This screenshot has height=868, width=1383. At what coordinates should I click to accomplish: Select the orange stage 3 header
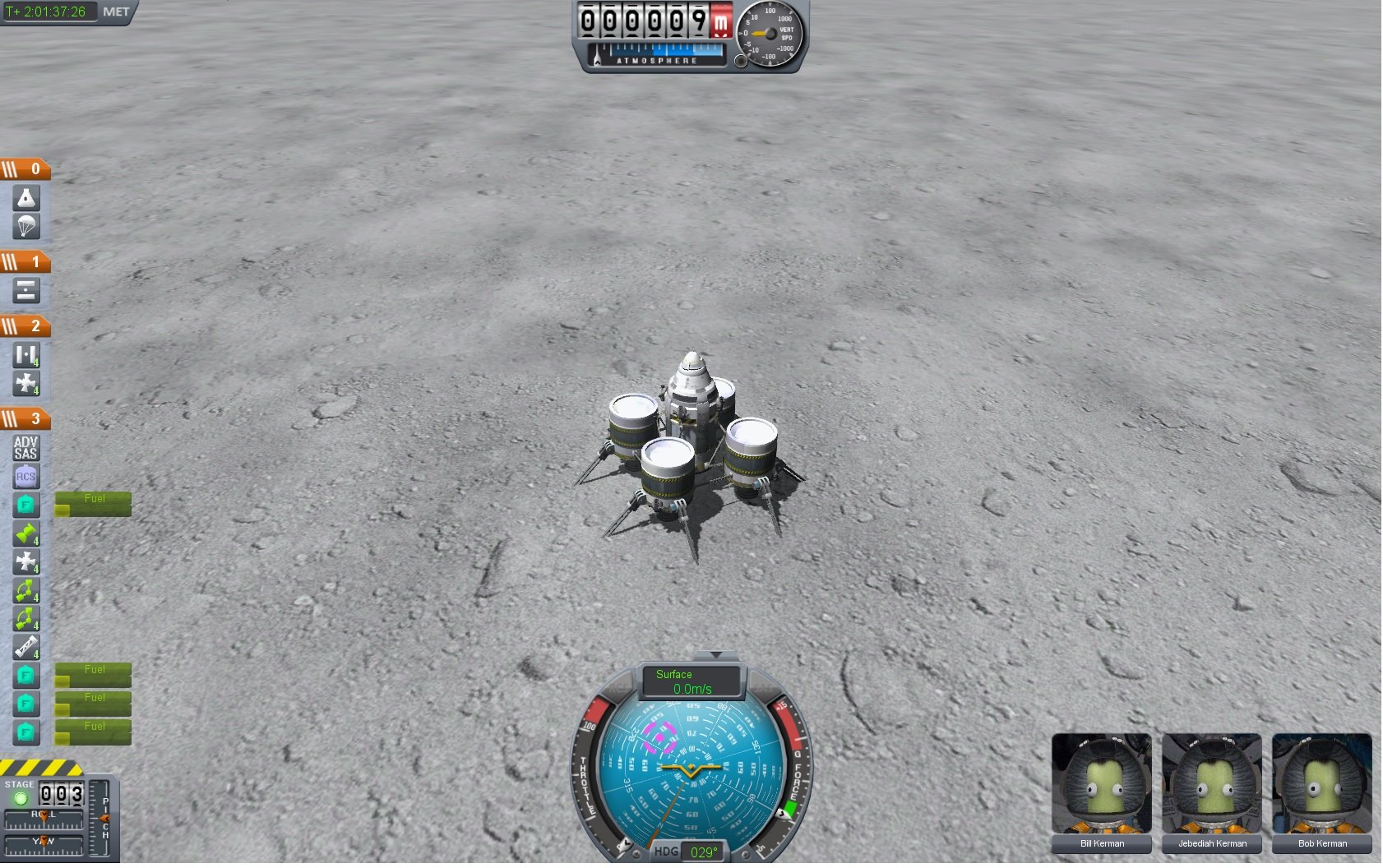pos(25,419)
